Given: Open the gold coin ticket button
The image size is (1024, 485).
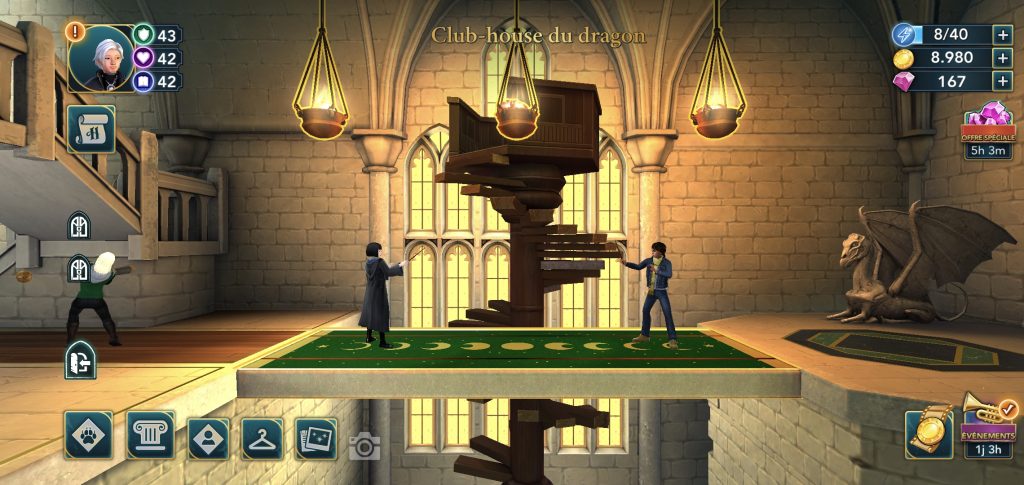Looking at the screenshot, I should pos(928,435).
